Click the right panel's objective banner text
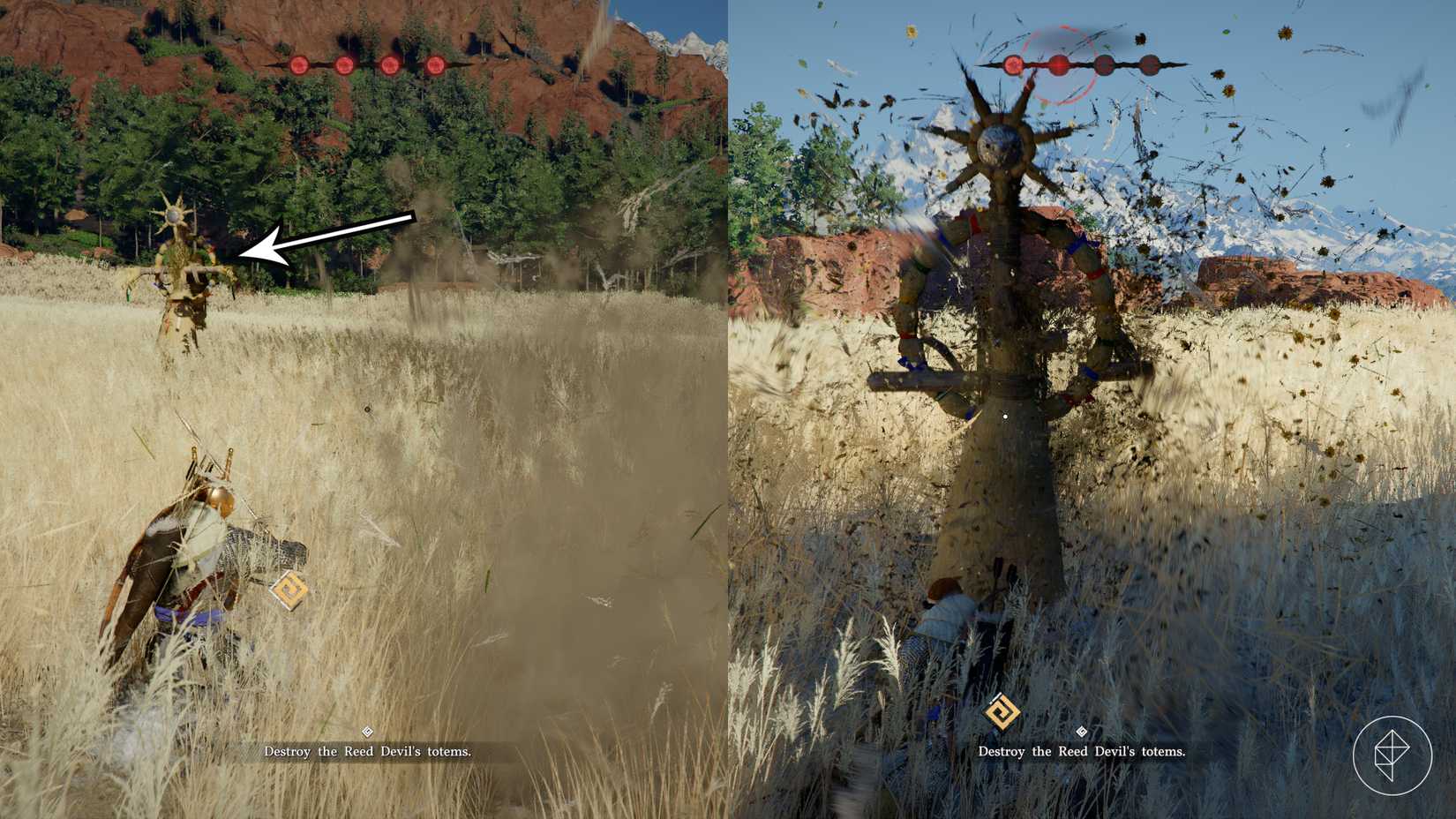 point(1082,752)
